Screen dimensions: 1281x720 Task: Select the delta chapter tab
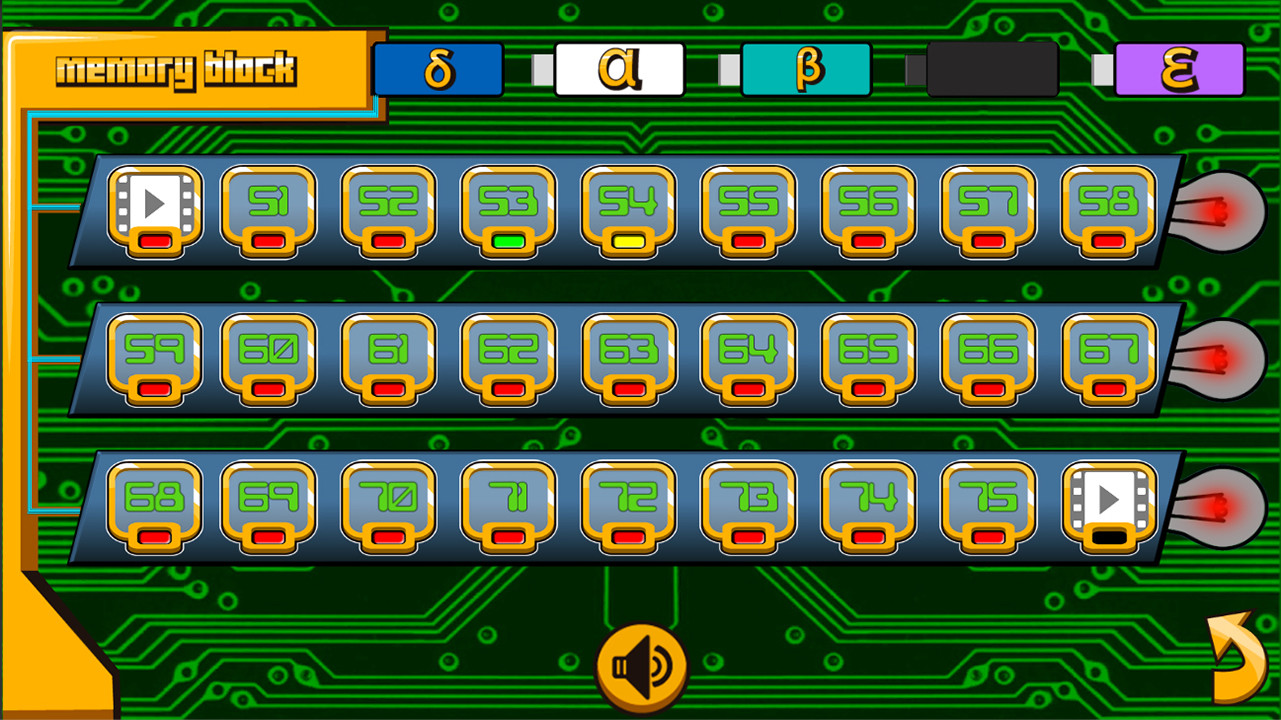pyautogui.click(x=437, y=68)
